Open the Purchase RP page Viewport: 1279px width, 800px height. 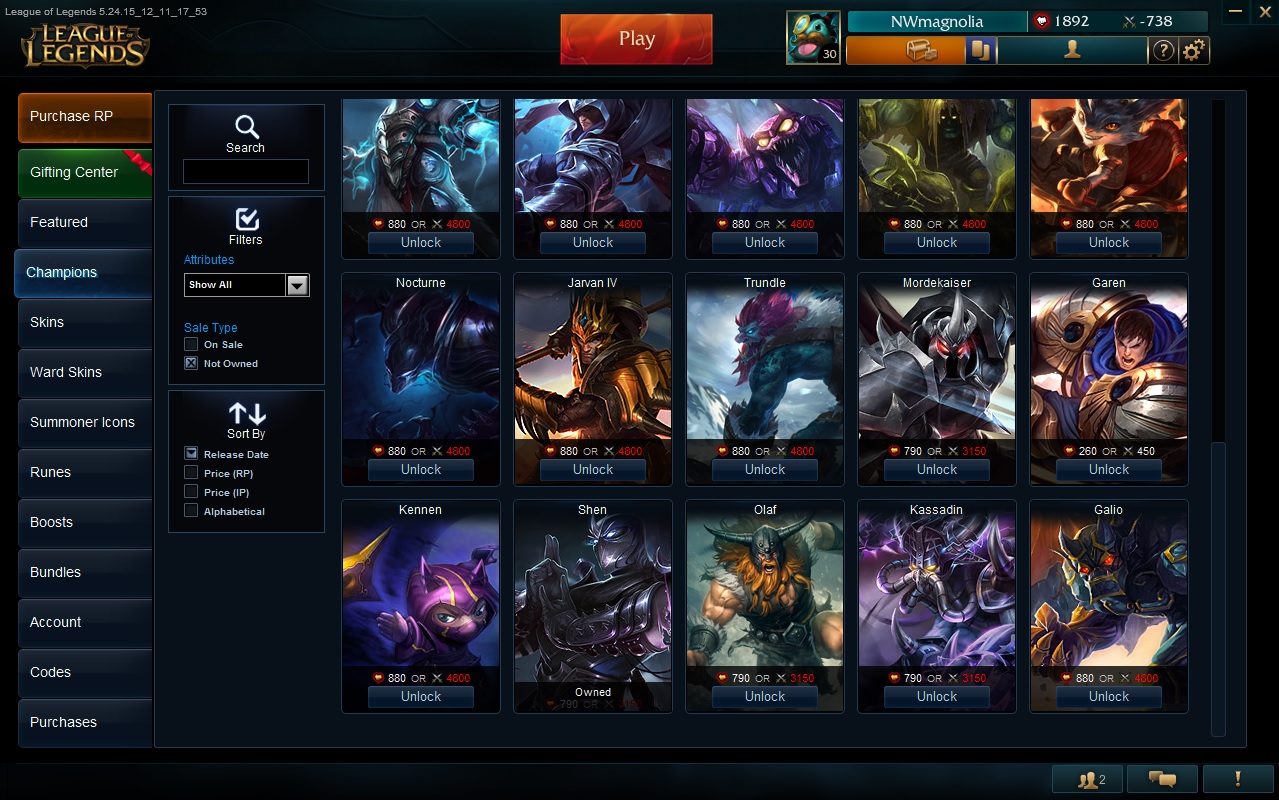click(85, 117)
